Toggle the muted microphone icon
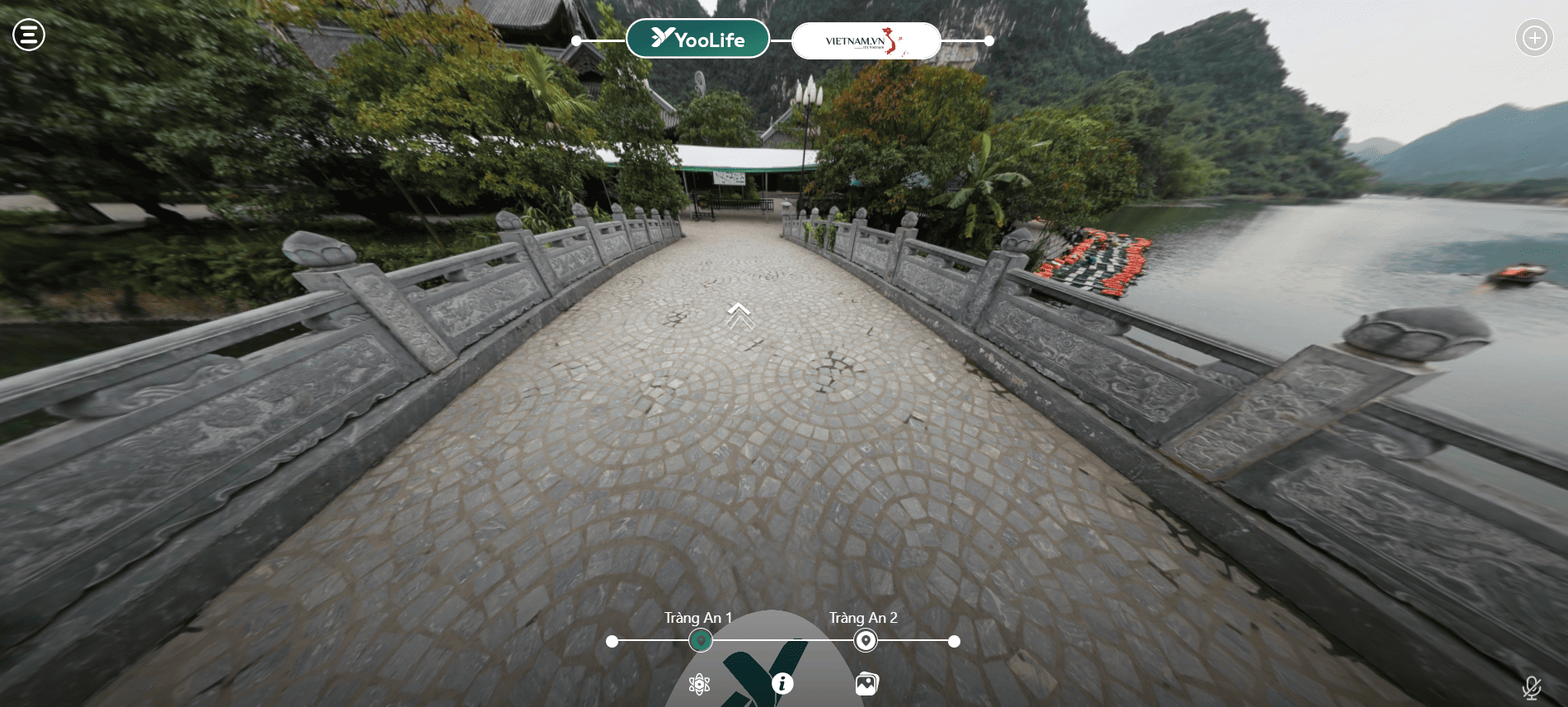Viewport: 1568px width, 707px height. point(1531,687)
